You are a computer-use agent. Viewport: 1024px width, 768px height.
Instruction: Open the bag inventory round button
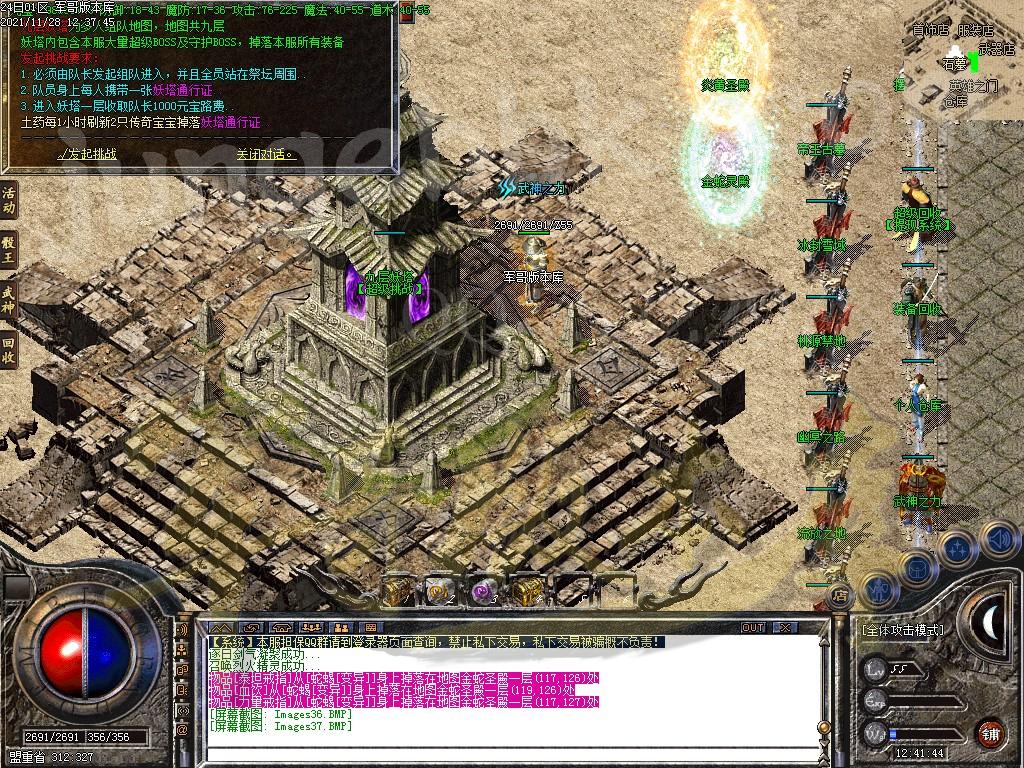[917, 566]
